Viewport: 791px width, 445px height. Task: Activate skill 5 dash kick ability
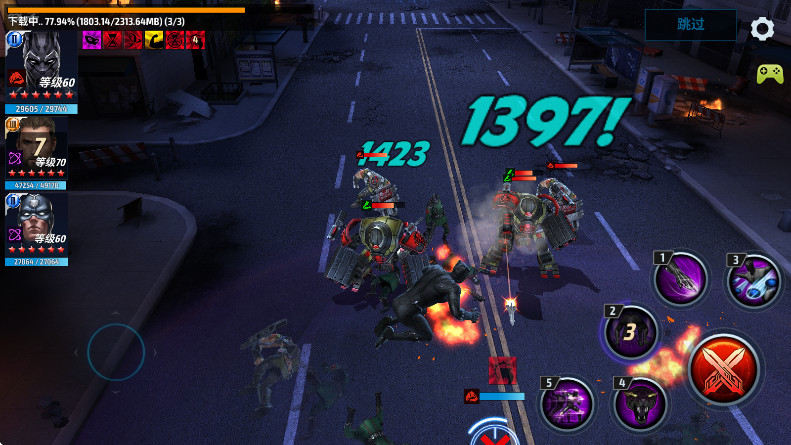[x=568, y=405]
